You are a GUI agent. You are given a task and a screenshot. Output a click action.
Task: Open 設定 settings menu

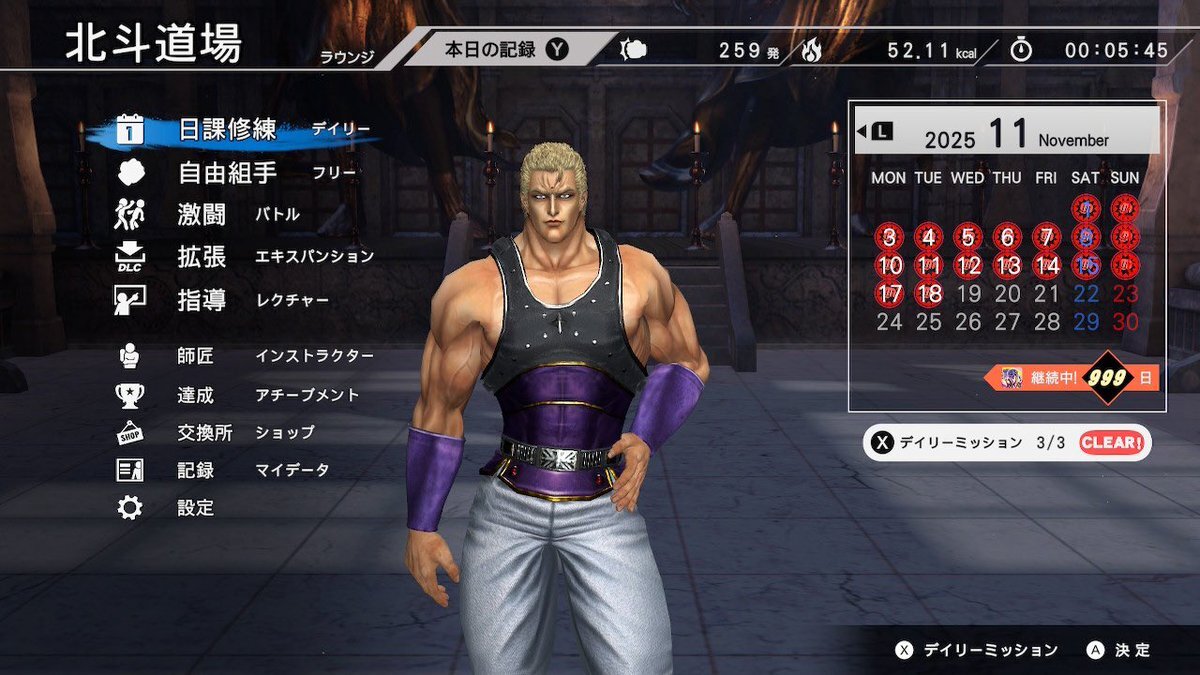pos(196,508)
